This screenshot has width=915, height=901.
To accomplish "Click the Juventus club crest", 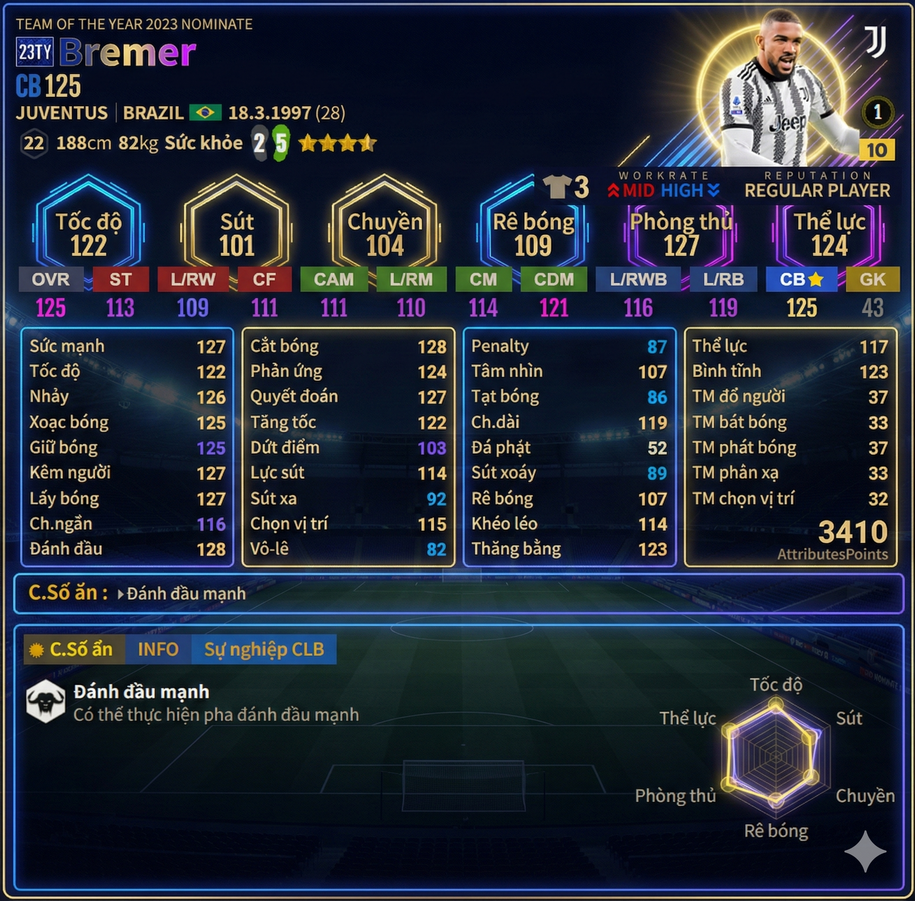I will click(x=875, y=43).
